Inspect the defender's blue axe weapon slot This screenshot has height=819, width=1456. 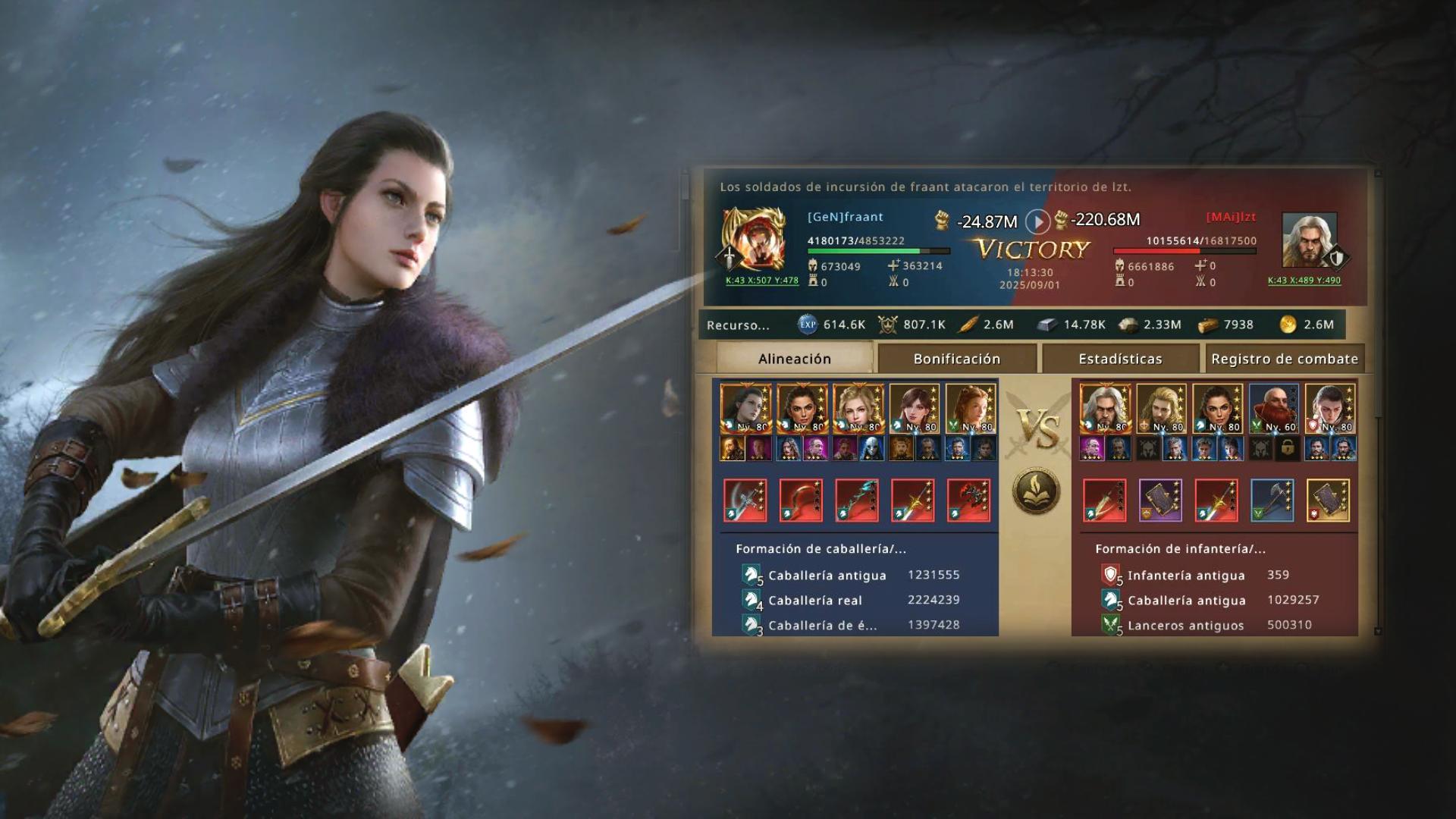tap(1272, 500)
